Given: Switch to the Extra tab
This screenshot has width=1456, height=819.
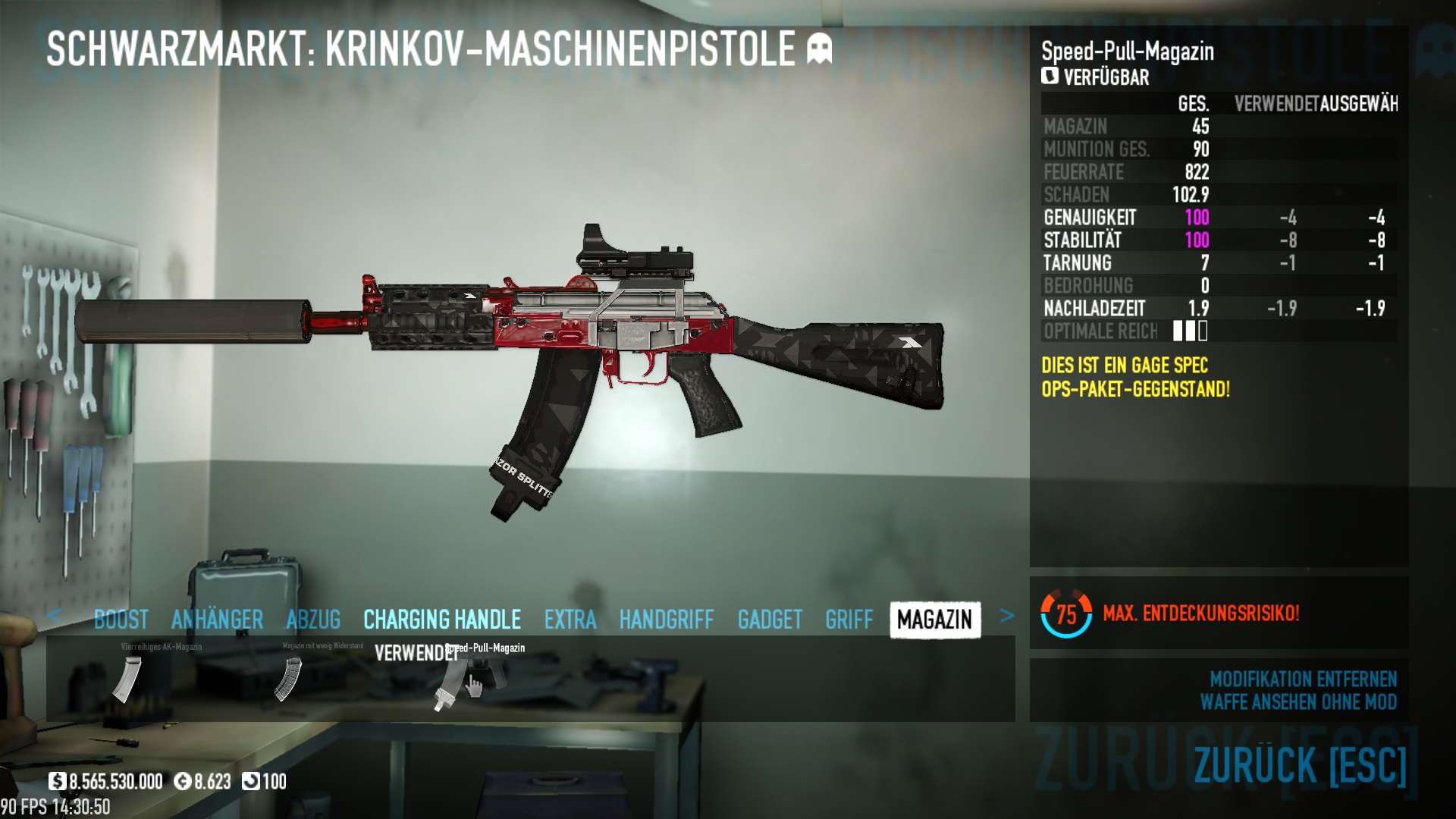Looking at the screenshot, I should [570, 620].
